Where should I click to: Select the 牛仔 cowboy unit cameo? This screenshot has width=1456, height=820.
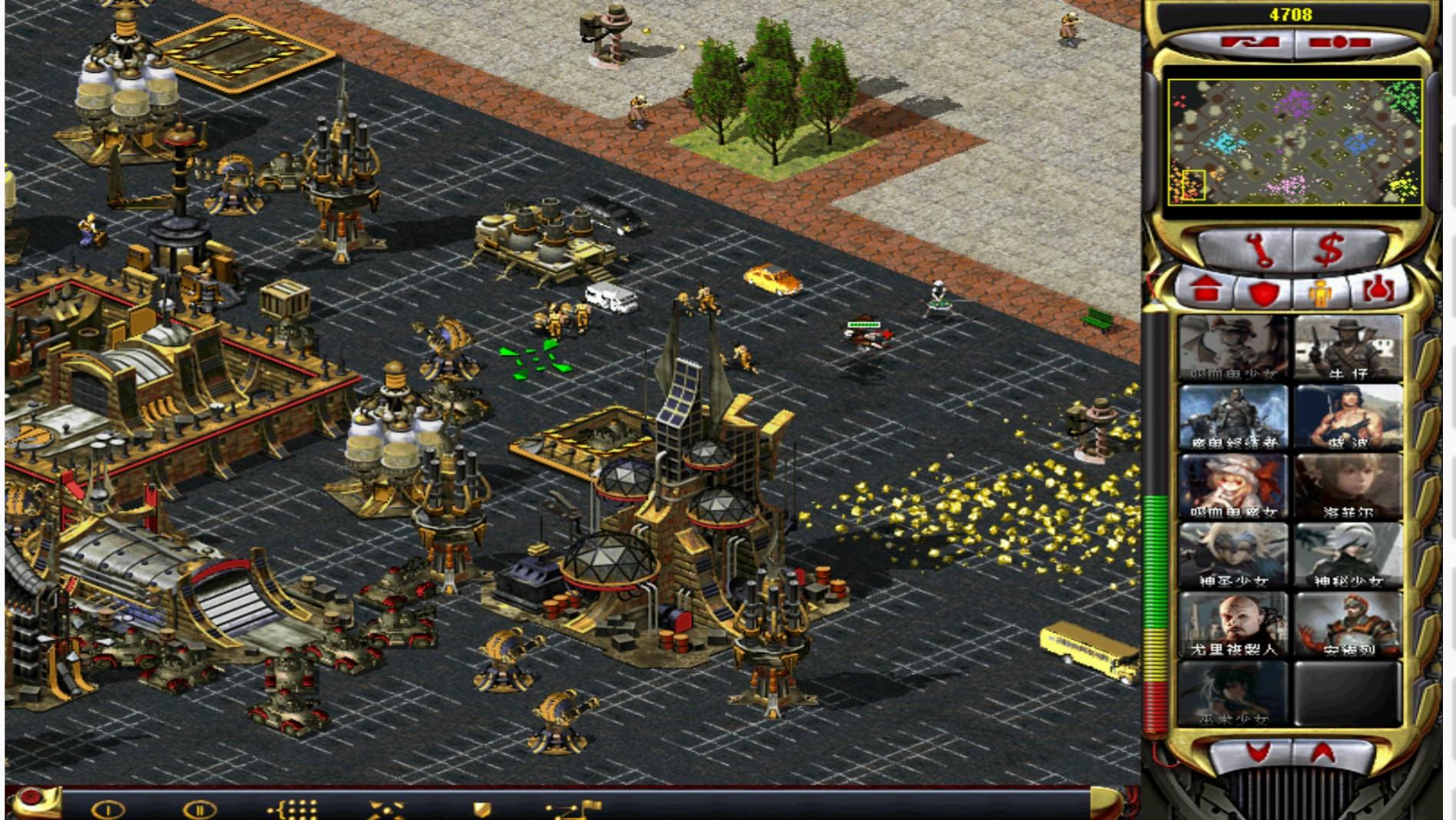pos(1348,349)
